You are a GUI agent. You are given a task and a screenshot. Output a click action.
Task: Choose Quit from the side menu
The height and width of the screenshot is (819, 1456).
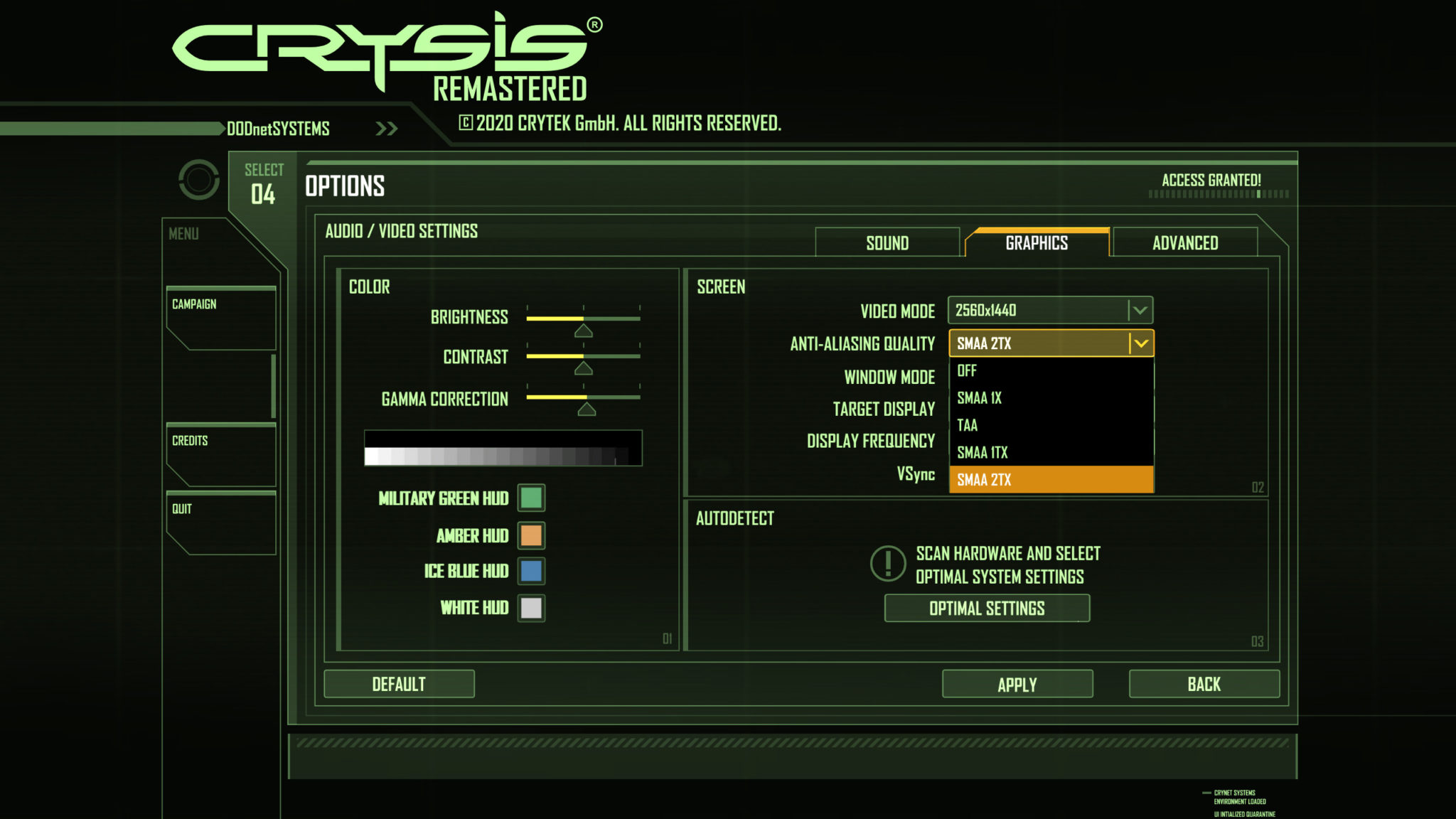click(x=183, y=509)
